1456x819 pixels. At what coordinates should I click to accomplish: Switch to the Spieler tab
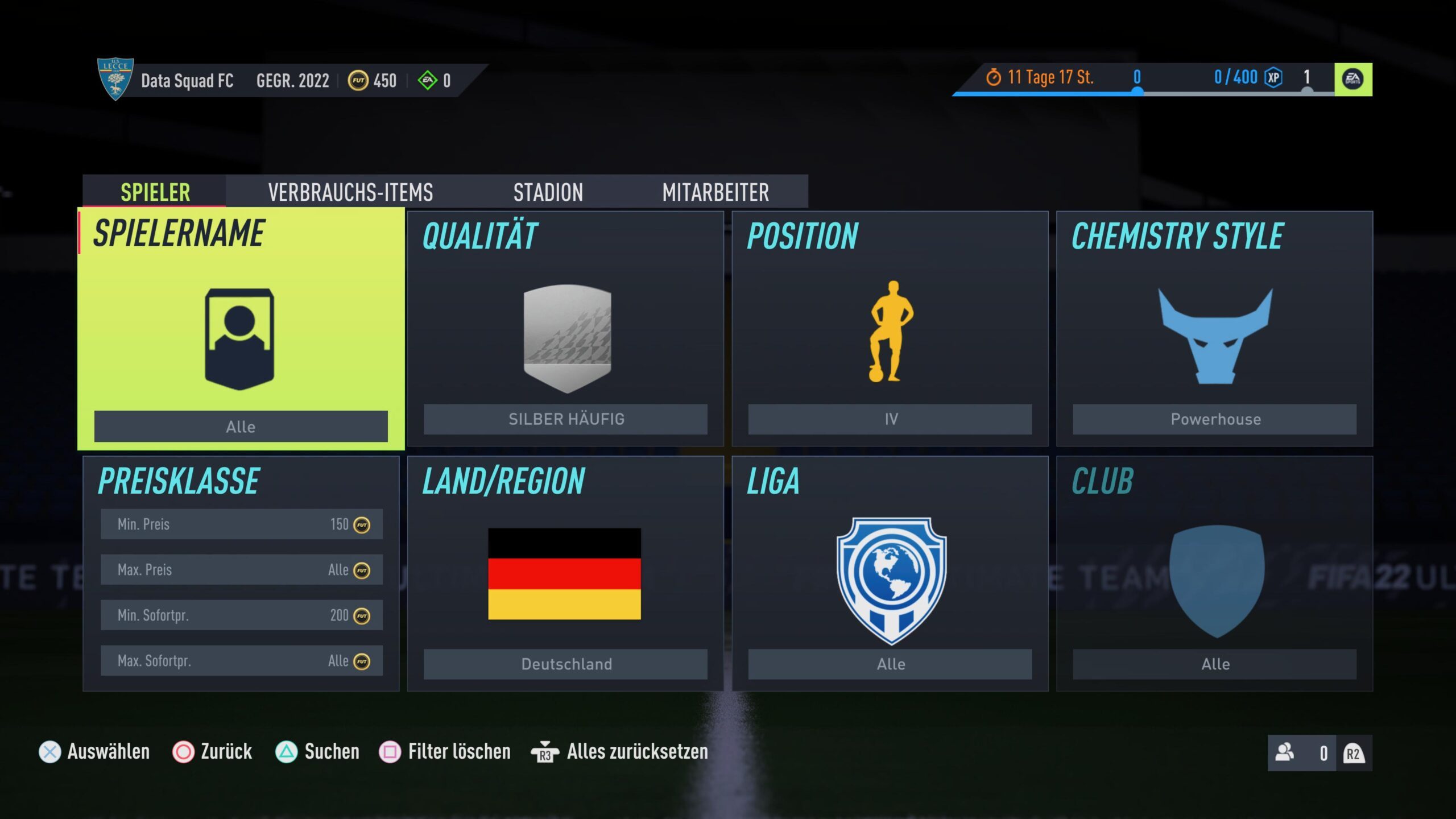tap(155, 192)
